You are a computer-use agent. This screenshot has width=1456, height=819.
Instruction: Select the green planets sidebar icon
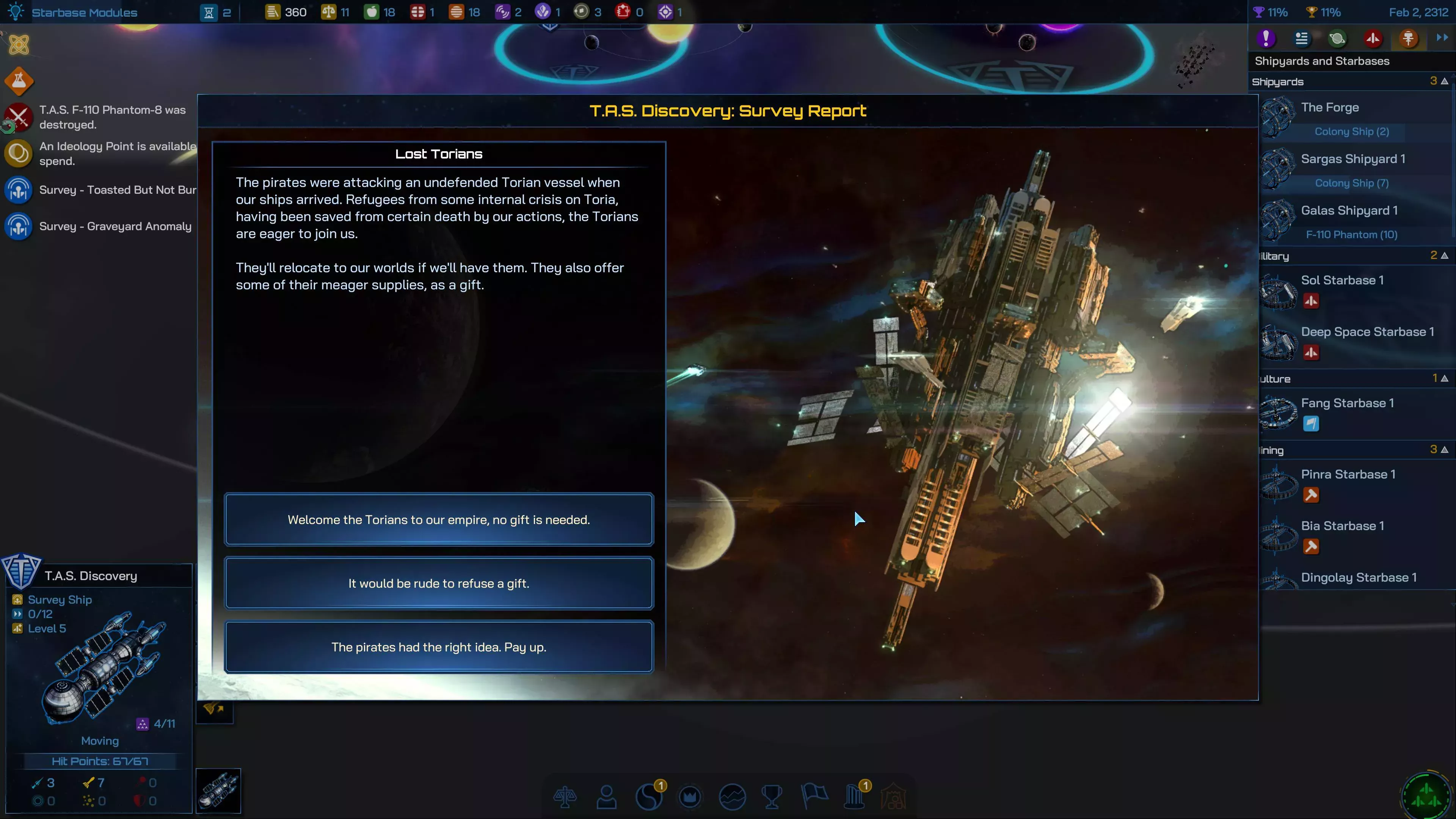(x=1337, y=38)
